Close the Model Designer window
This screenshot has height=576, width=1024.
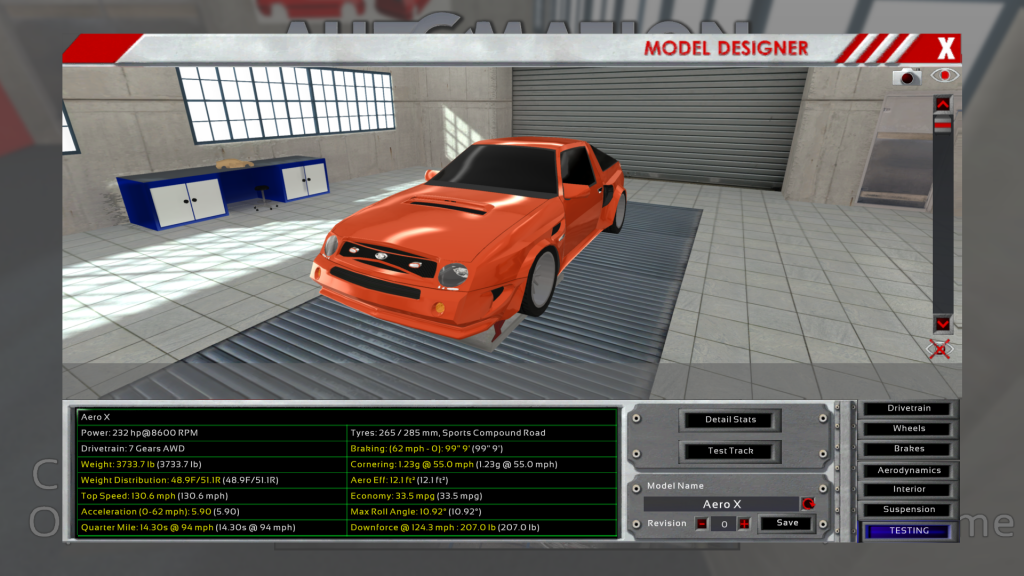point(946,48)
